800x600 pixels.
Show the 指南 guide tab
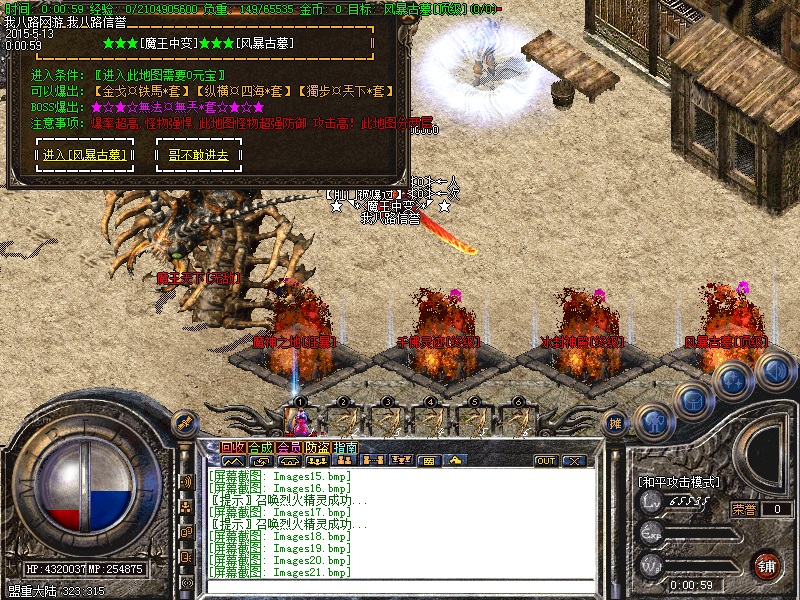[x=345, y=447]
